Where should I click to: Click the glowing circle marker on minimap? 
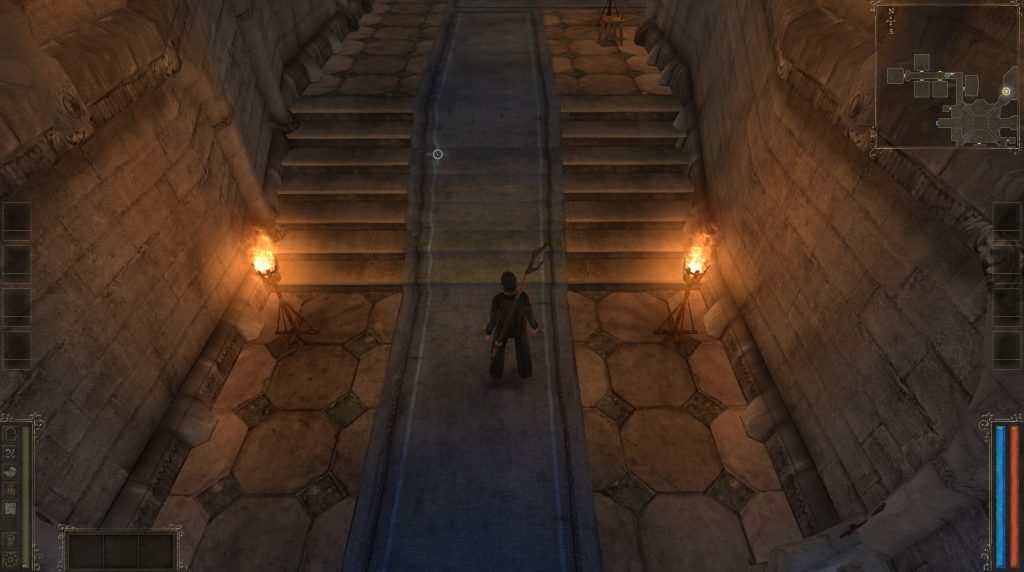(1006, 91)
